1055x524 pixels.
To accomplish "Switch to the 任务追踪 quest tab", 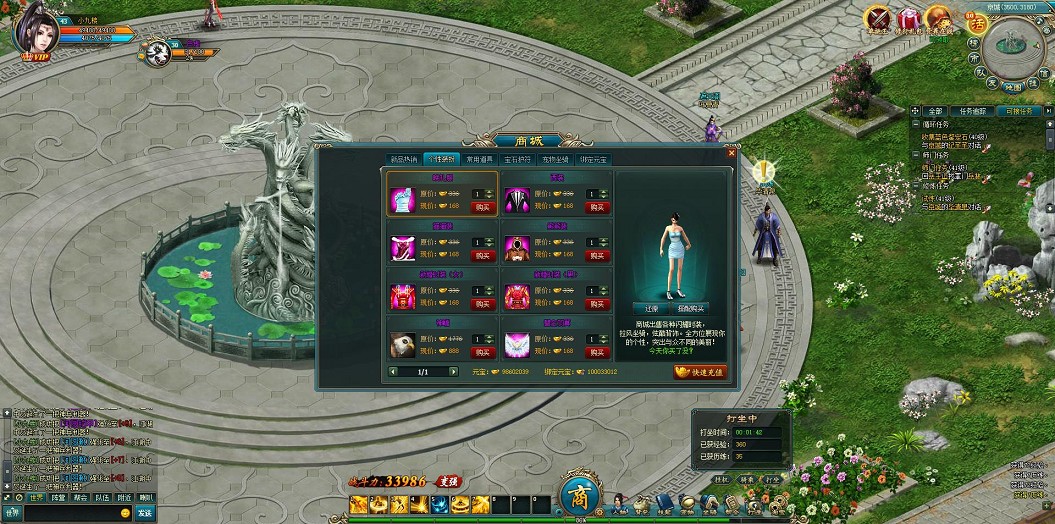I will pyautogui.click(x=972, y=110).
